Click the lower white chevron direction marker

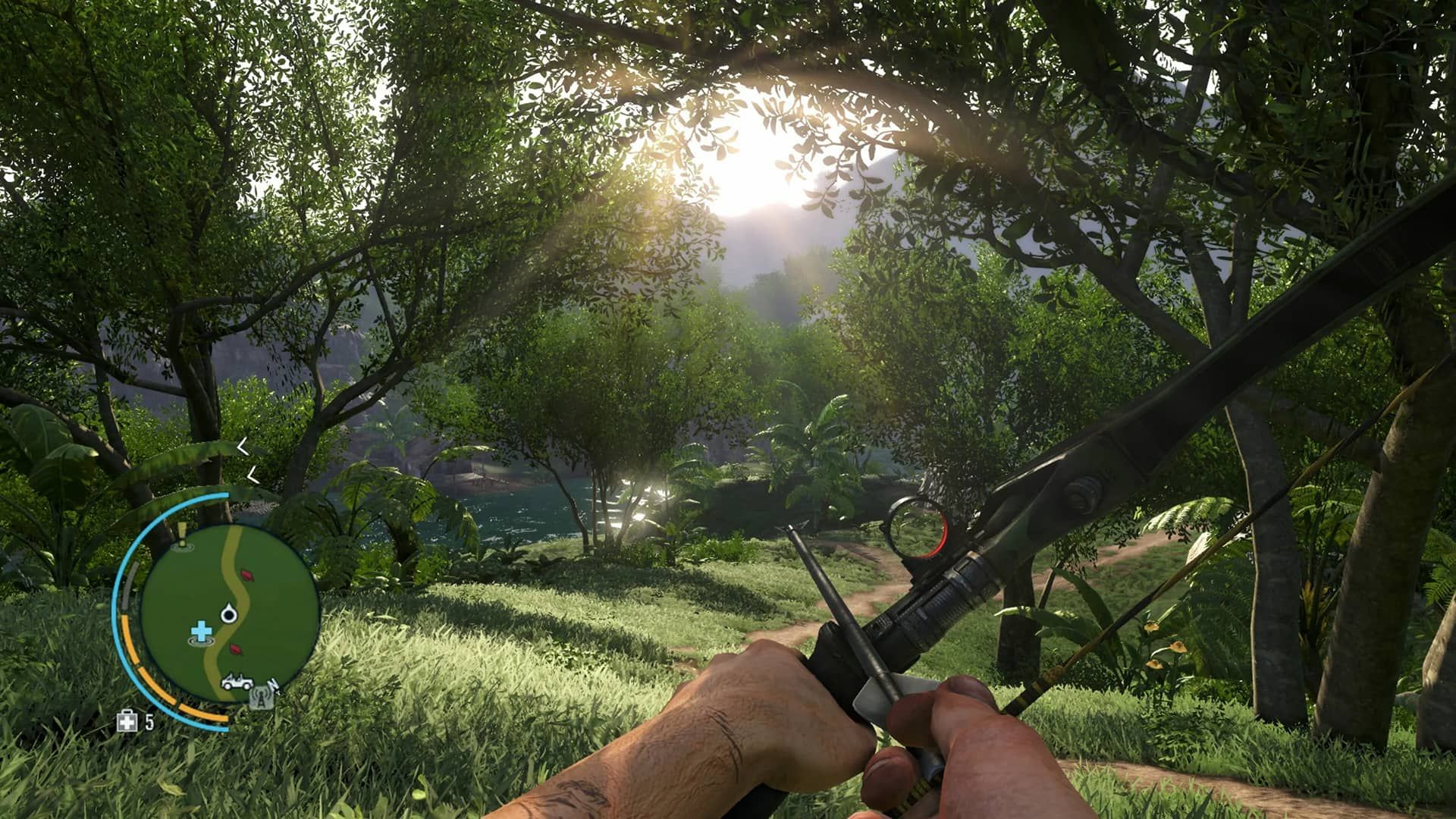pyautogui.click(x=253, y=475)
